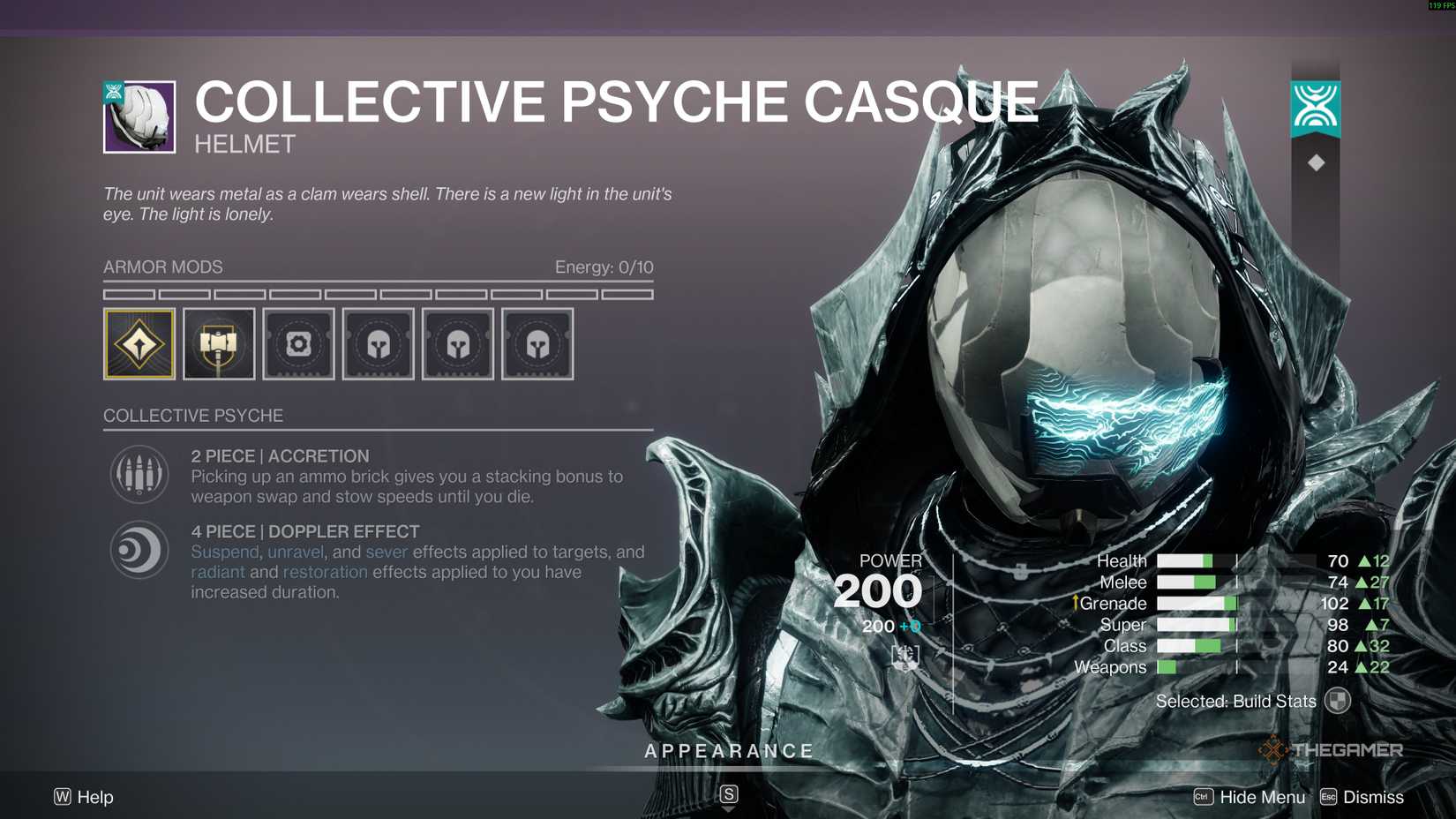
Task: Switch to the Appearance tab
Action: [728, 750]
